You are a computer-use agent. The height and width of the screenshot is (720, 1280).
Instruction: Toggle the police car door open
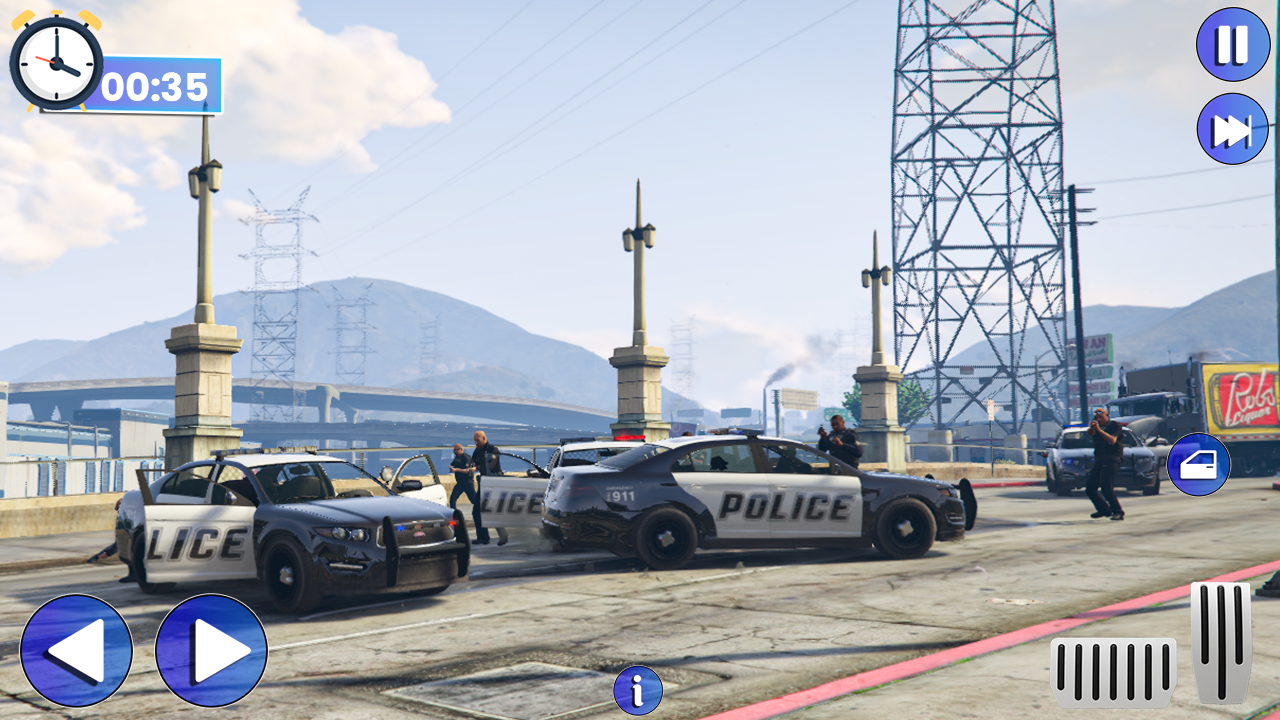click(1201, 463)
